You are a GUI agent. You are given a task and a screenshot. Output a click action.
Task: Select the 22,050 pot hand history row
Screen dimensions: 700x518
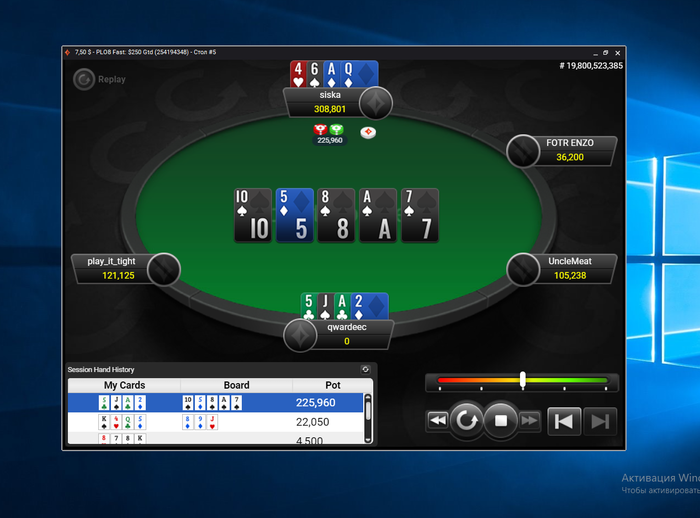215,422
